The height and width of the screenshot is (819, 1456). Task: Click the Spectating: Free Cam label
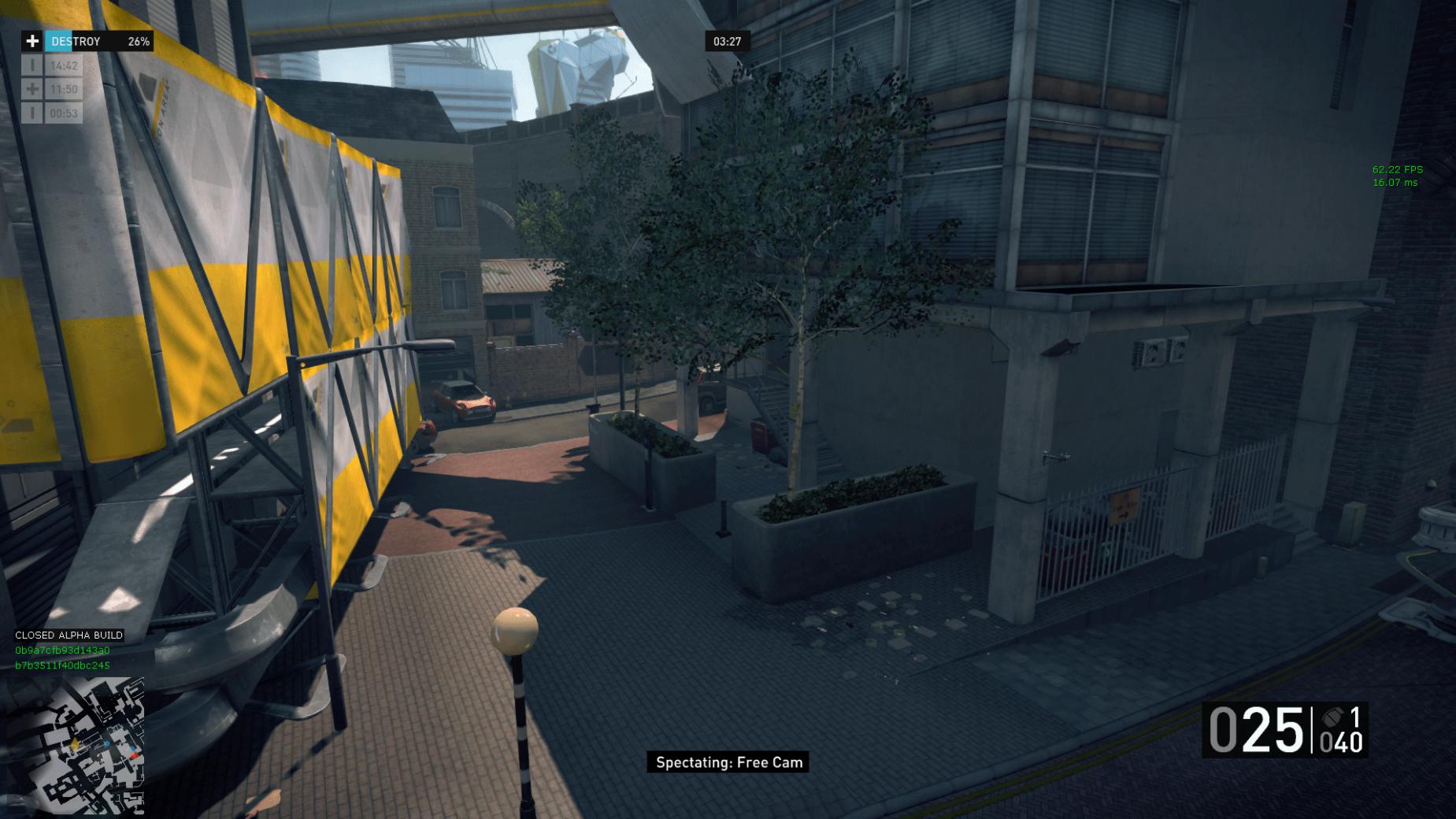[x=728, y=762]
